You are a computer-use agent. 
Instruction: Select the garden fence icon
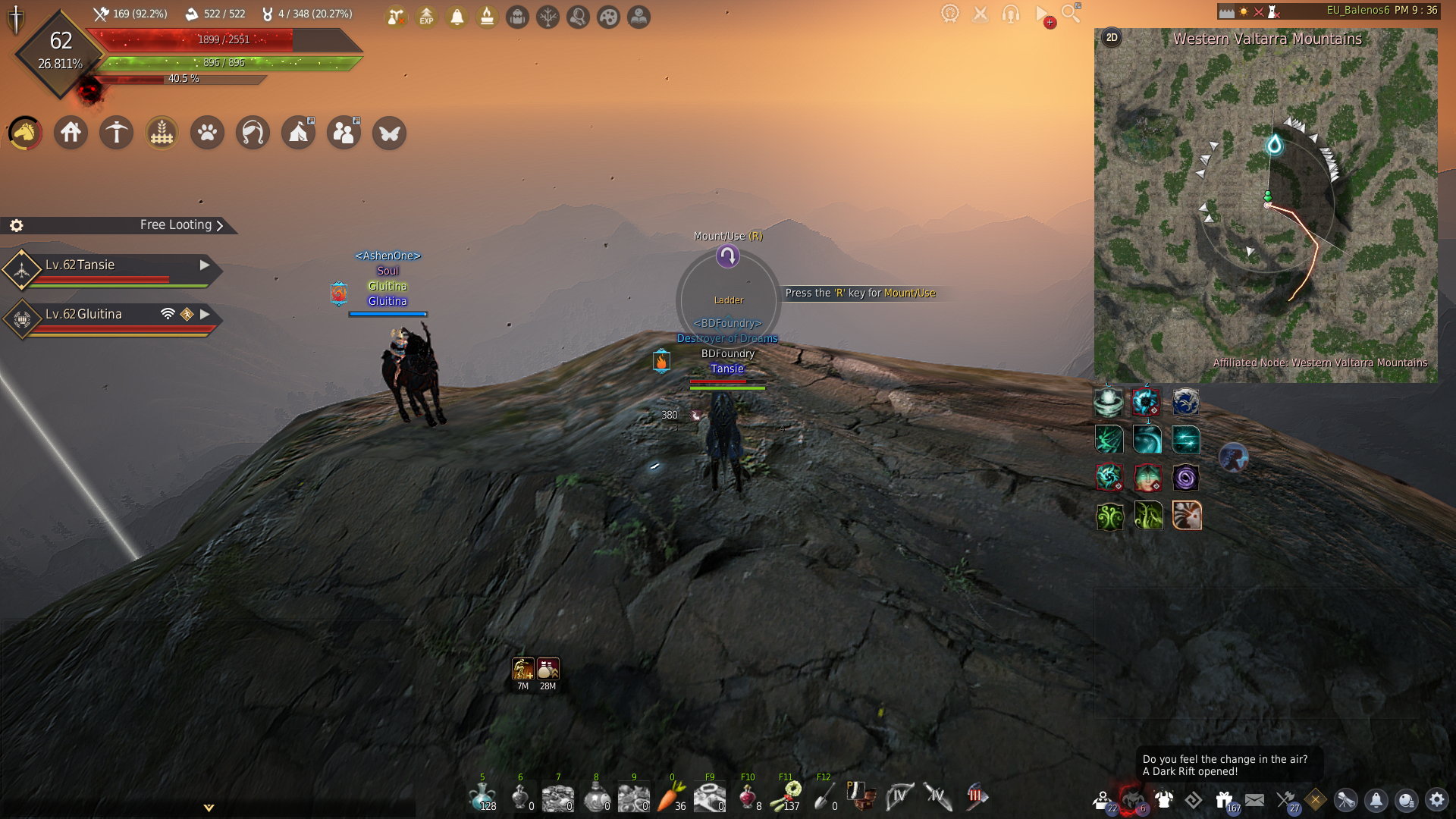click(162, 133)
